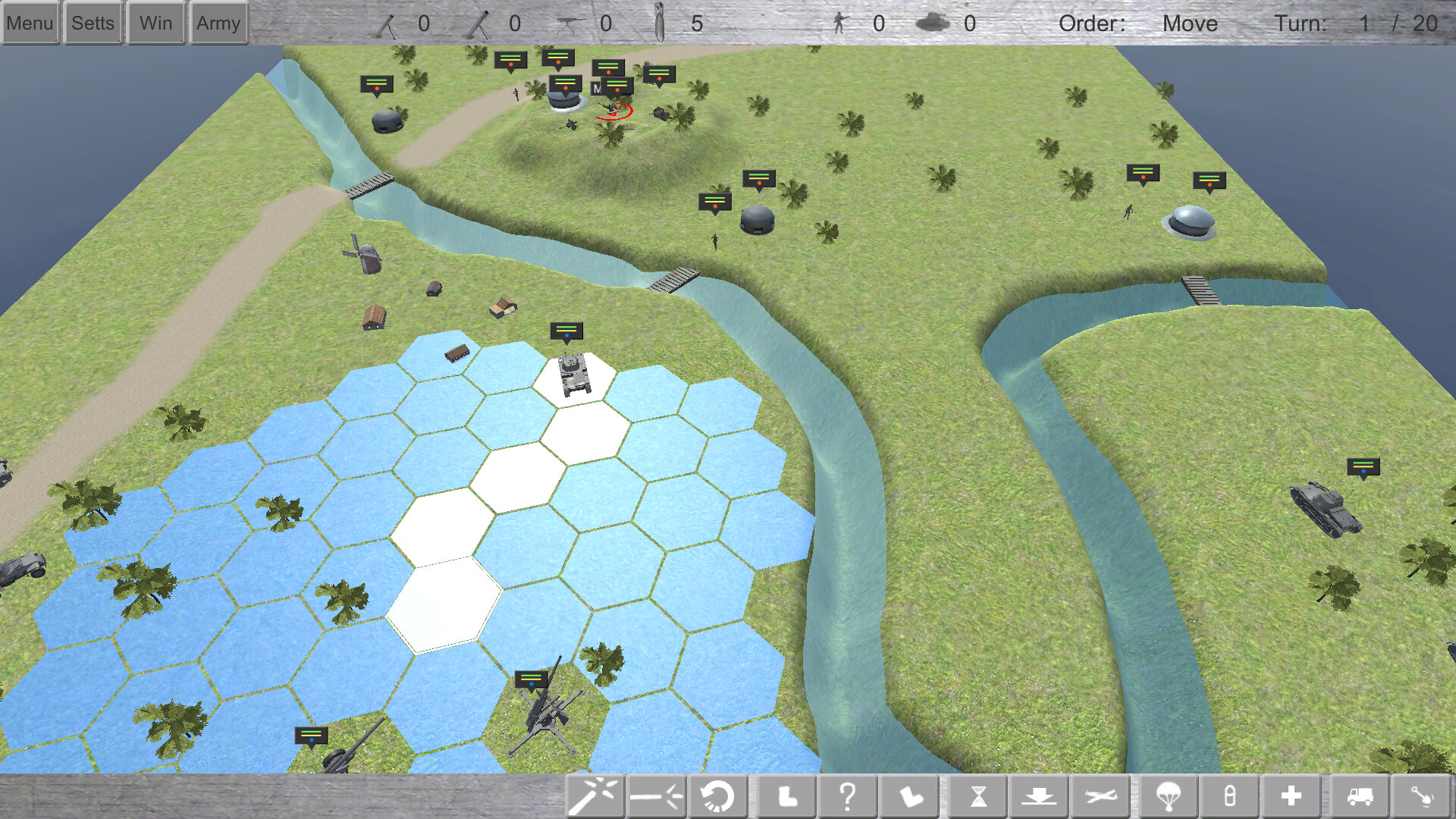Select the supply truck icon
The image size is (1456, 819).
click(1357, 796)
